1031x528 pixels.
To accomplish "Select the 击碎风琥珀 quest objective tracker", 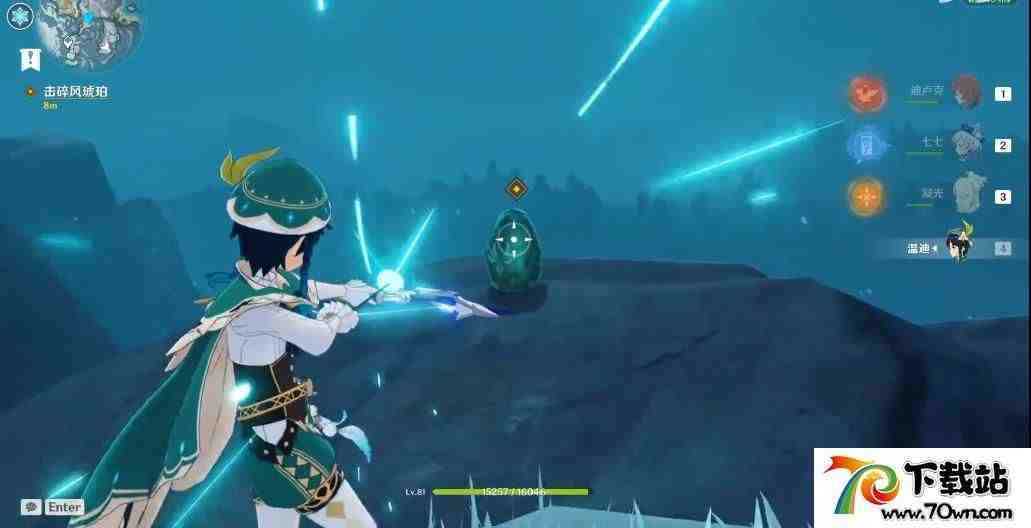I will pyautogui.click(x=75, y=91).
